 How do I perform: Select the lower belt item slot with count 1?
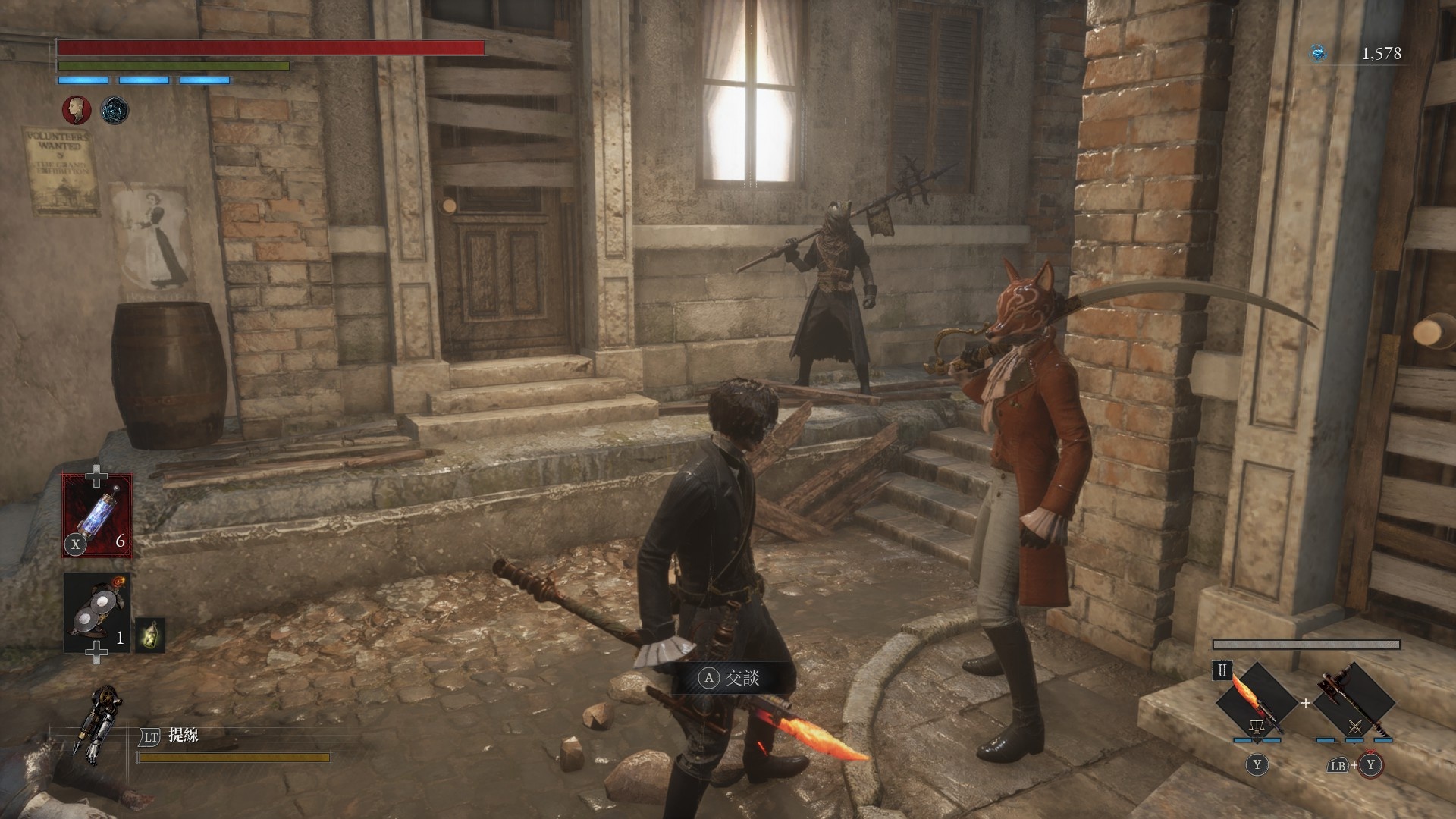[97, 613]
